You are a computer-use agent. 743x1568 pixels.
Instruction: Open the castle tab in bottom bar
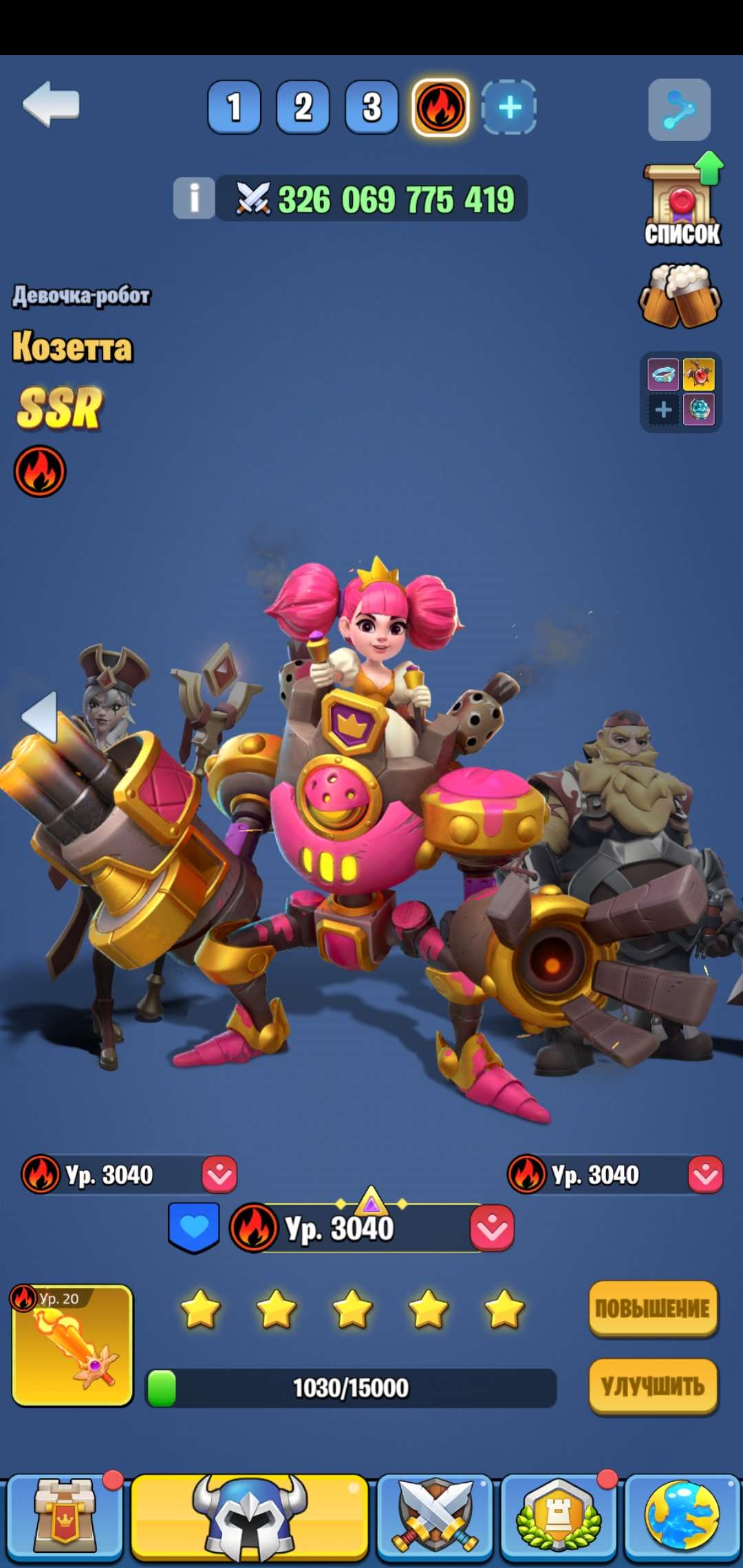click(x=63, y=1517)
